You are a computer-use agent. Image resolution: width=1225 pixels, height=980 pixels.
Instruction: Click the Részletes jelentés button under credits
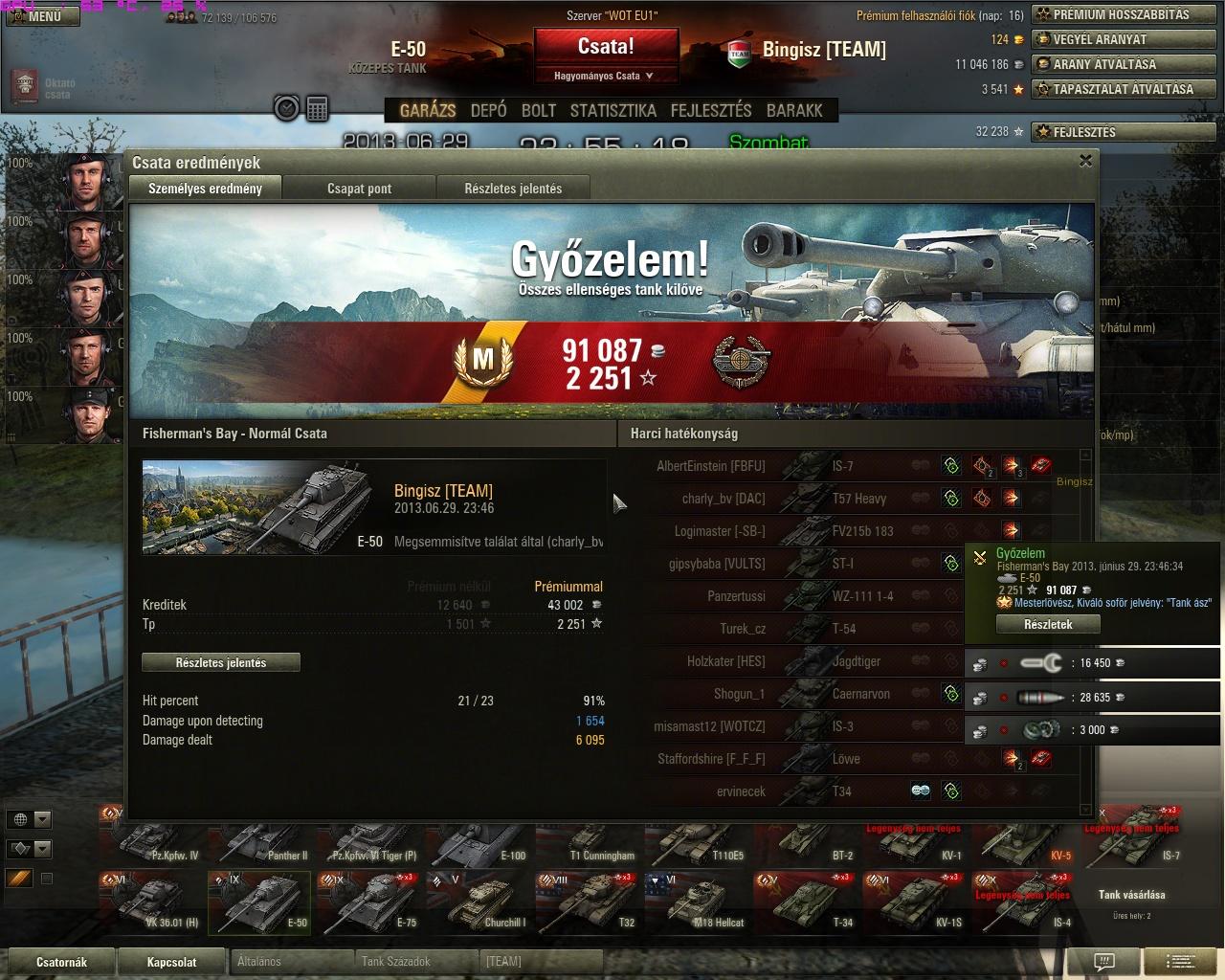[x=221, y=662]
